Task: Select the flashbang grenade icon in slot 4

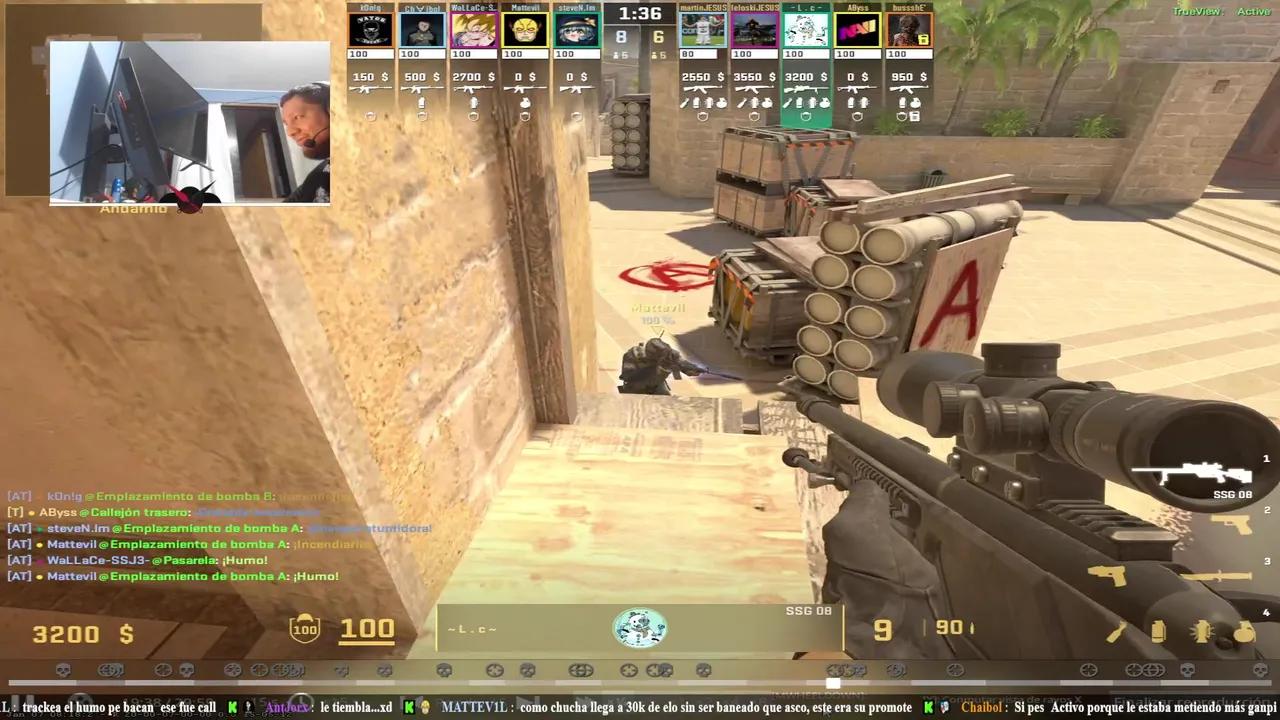Action: (x=1202, y=631)
